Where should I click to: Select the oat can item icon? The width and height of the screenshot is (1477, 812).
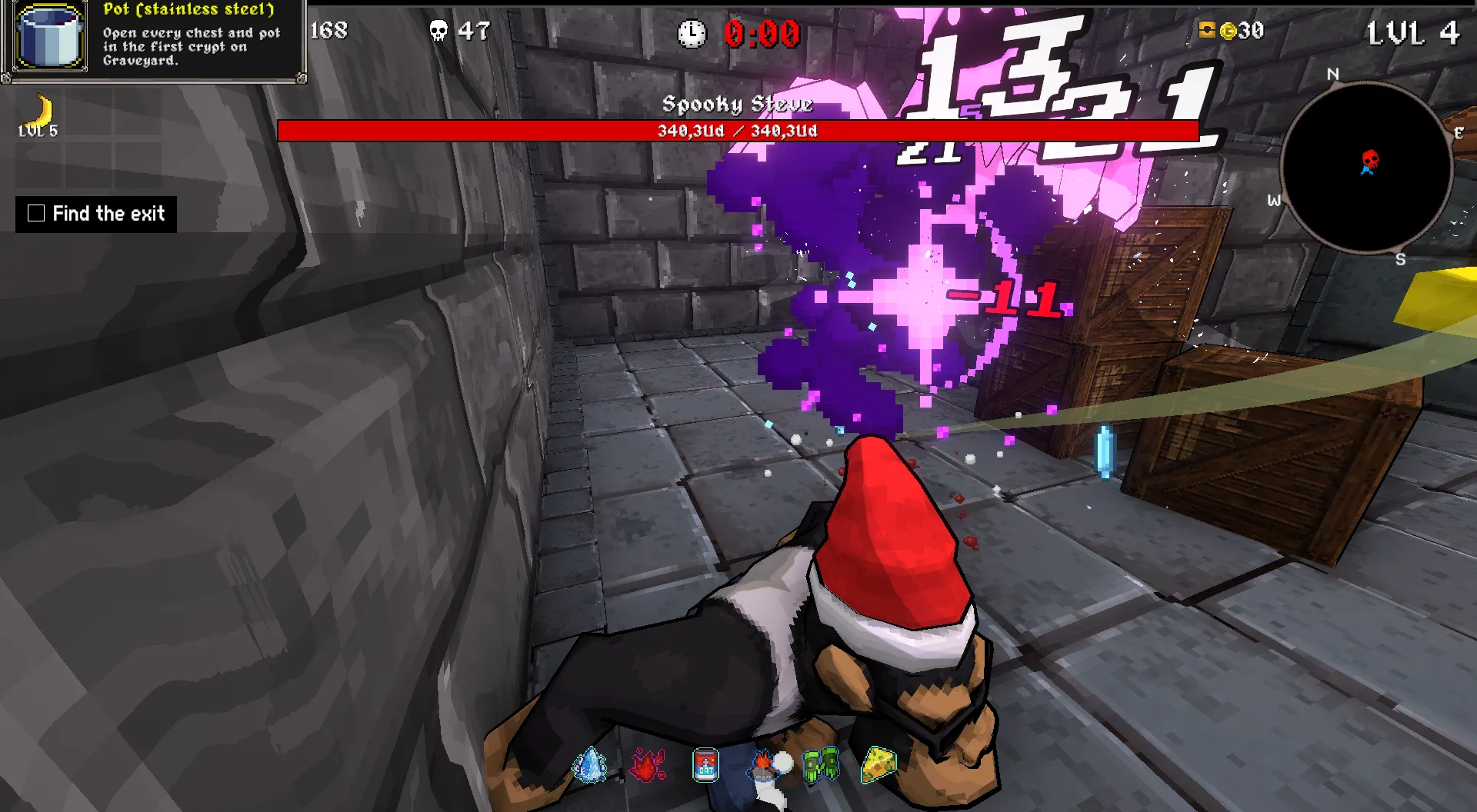point(705,765)
